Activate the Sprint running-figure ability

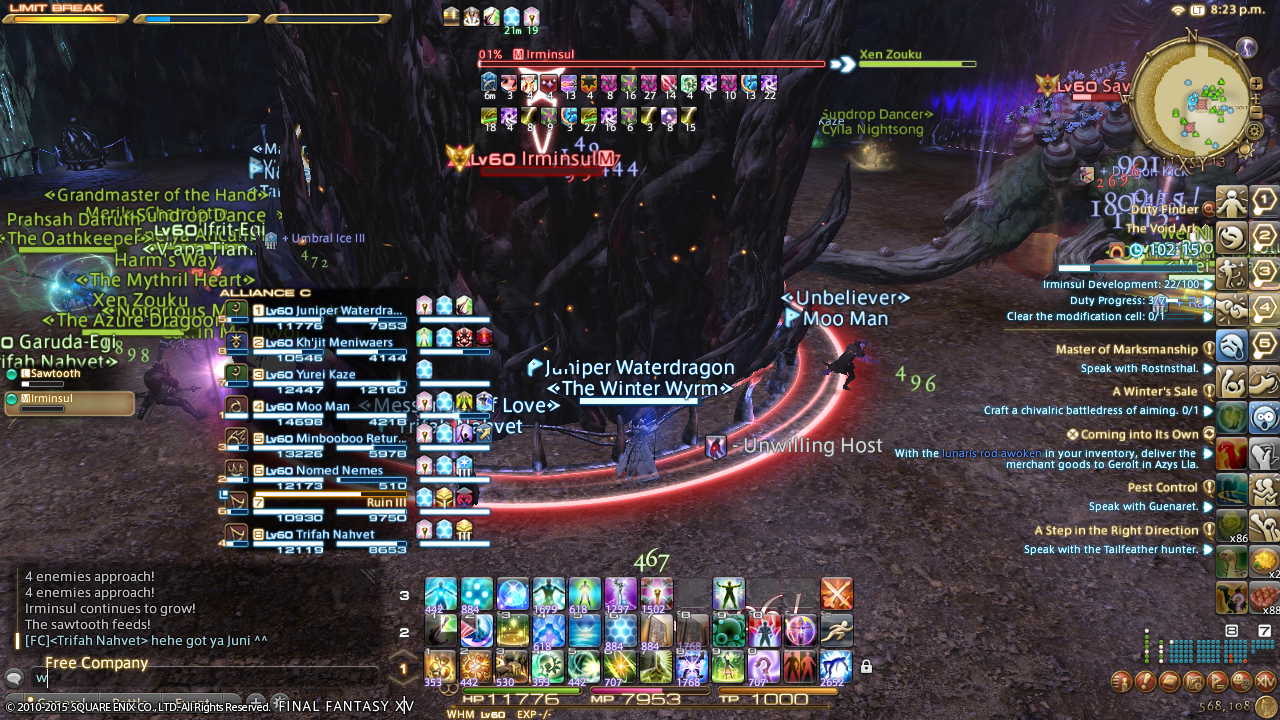tap(836, 630)
